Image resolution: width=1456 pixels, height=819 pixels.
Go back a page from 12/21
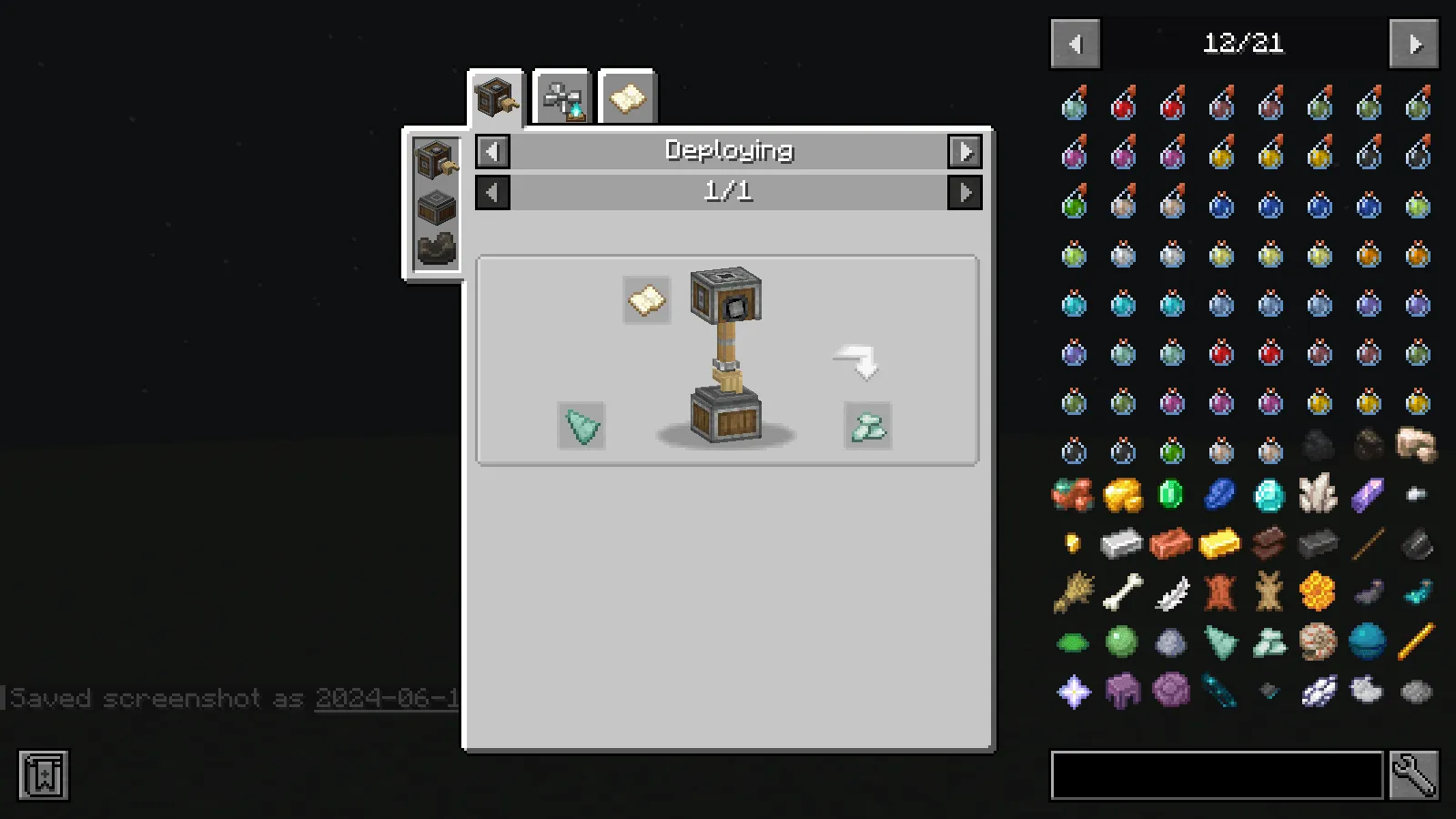click(x=1075, y=44)
